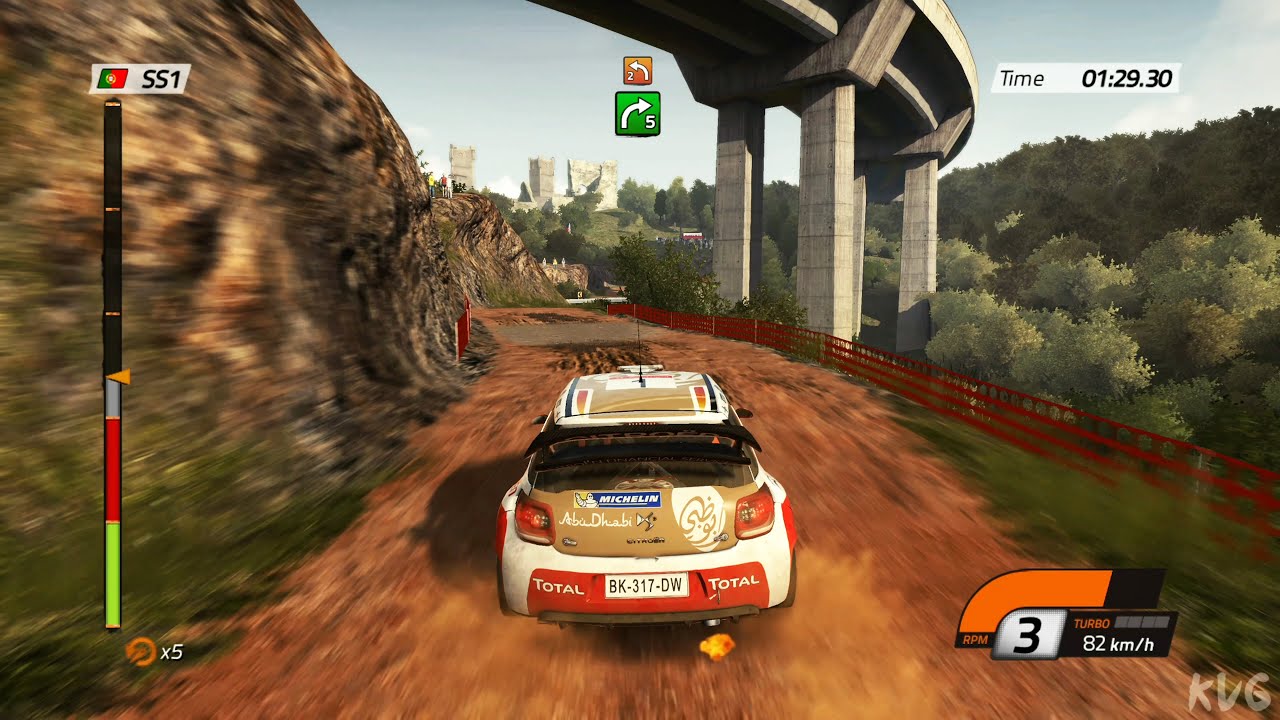Click the SS1 stage label with Portugal flag

point(140,79)
